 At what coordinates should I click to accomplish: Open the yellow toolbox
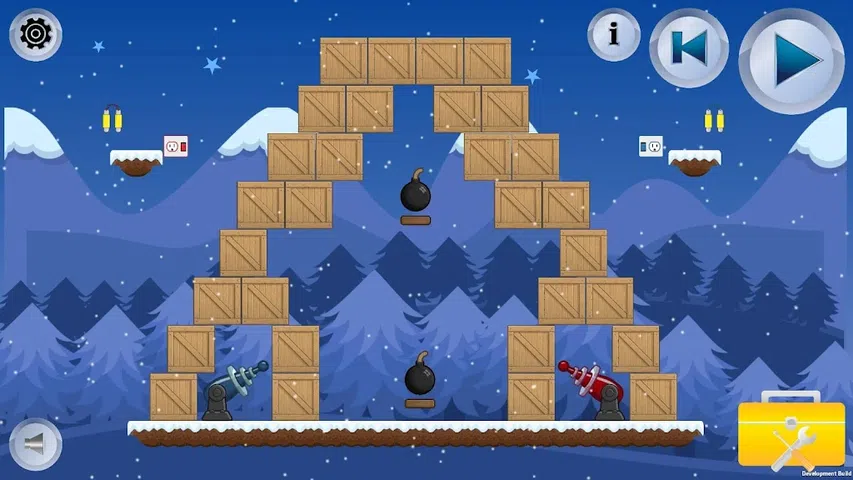(x=791, y=436)
